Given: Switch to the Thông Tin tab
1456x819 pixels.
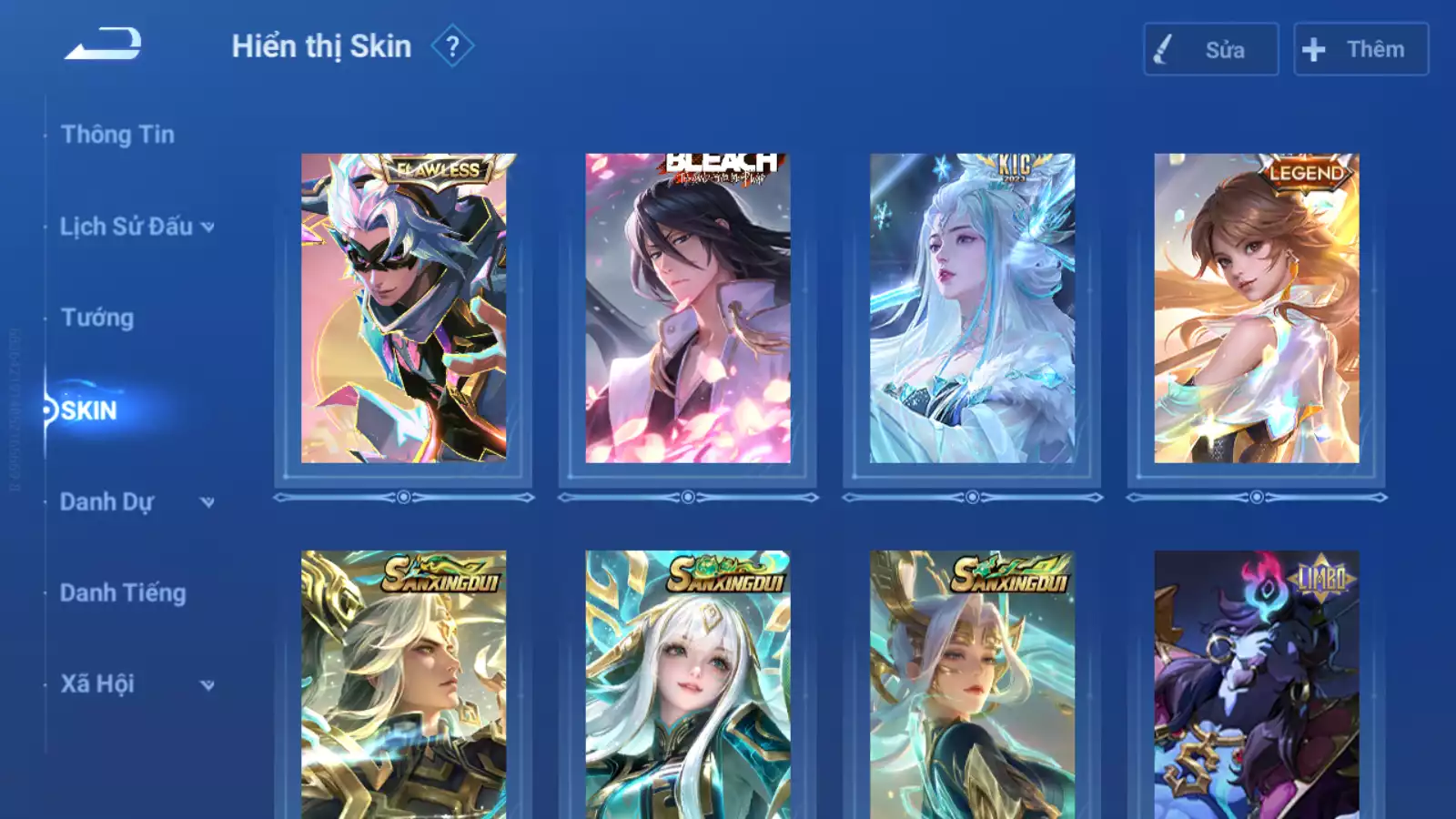Looking at the screenshot, I should 117,135.
